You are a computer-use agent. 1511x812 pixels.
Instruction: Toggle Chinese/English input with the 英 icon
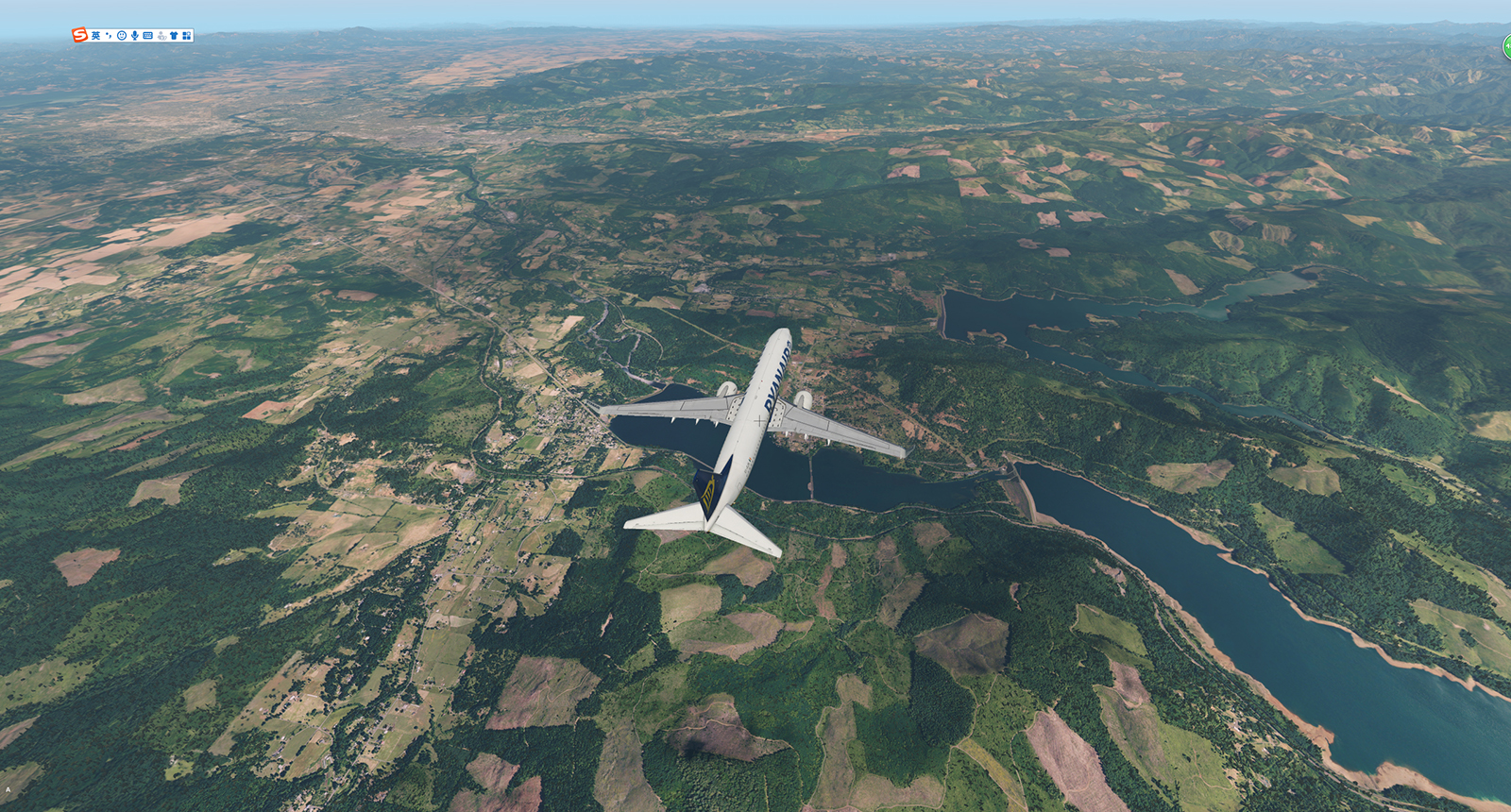click(x=95, y=35)
